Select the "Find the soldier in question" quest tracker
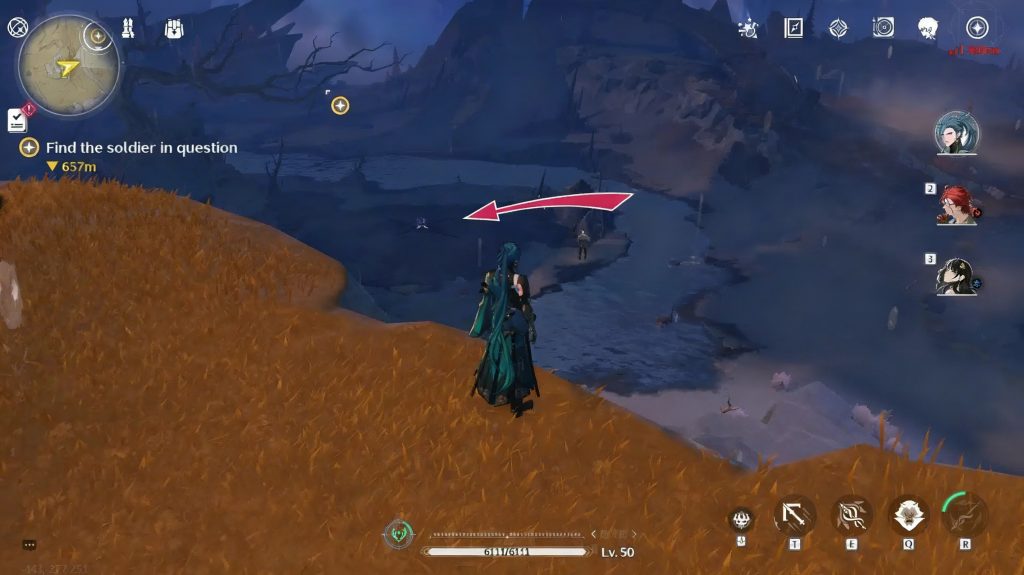The height and width of the screenshot is (575, 1024). [x=140, y=148]
